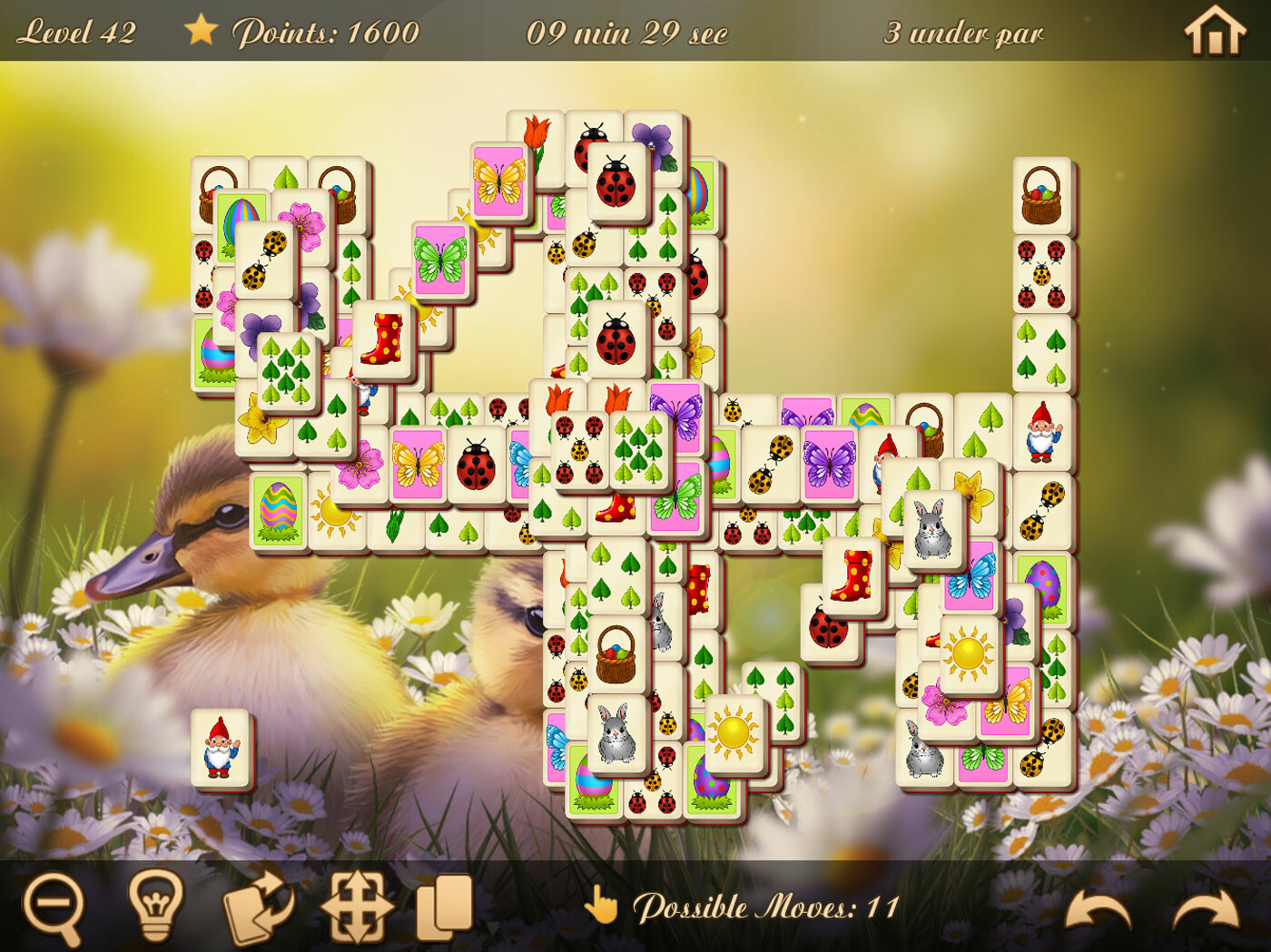Click the shuffle tiles icon

pos(256,905)
